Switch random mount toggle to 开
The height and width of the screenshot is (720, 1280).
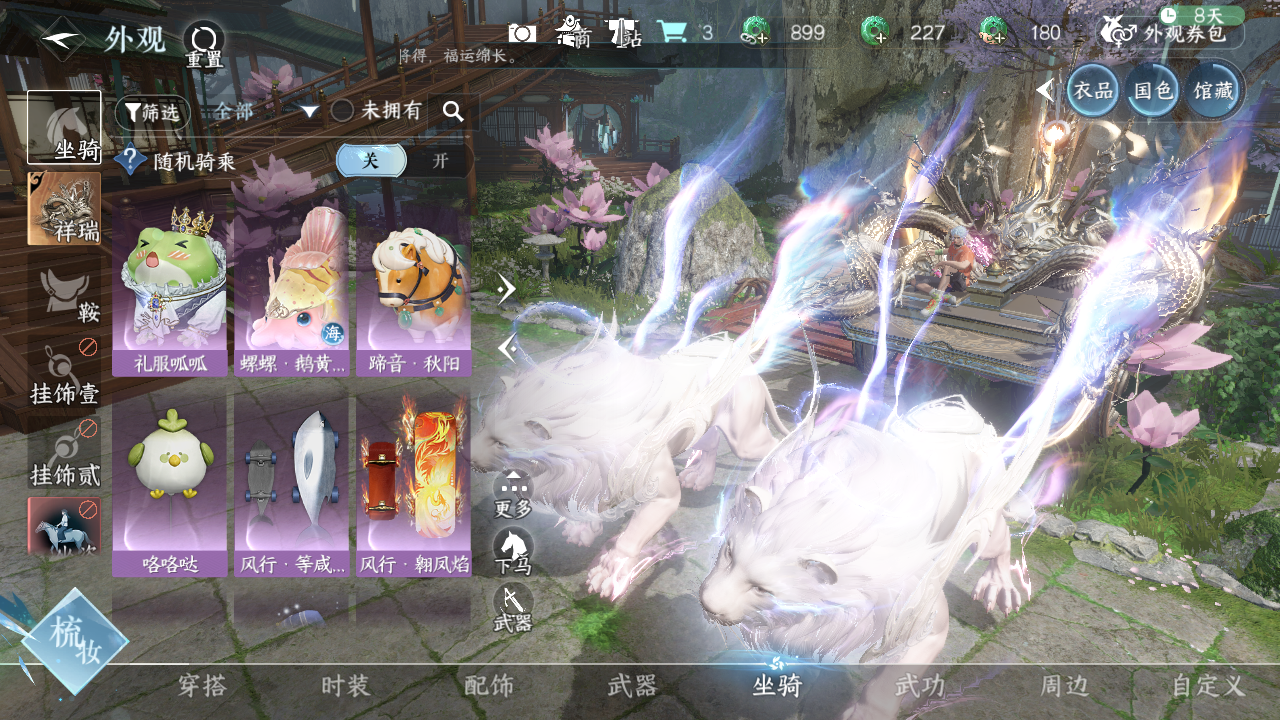[440, 161]
